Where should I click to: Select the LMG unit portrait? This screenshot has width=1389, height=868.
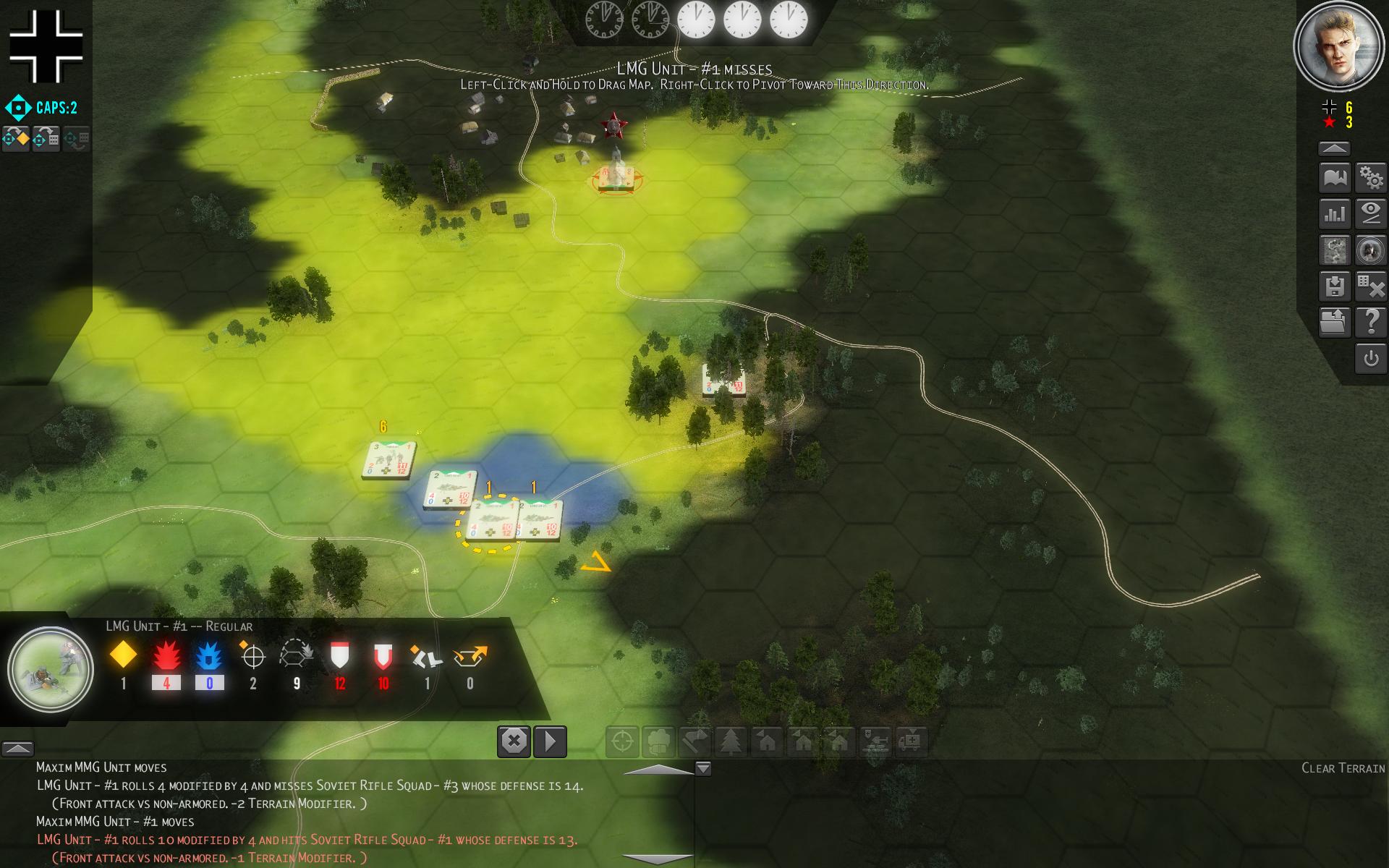(51, 669)
